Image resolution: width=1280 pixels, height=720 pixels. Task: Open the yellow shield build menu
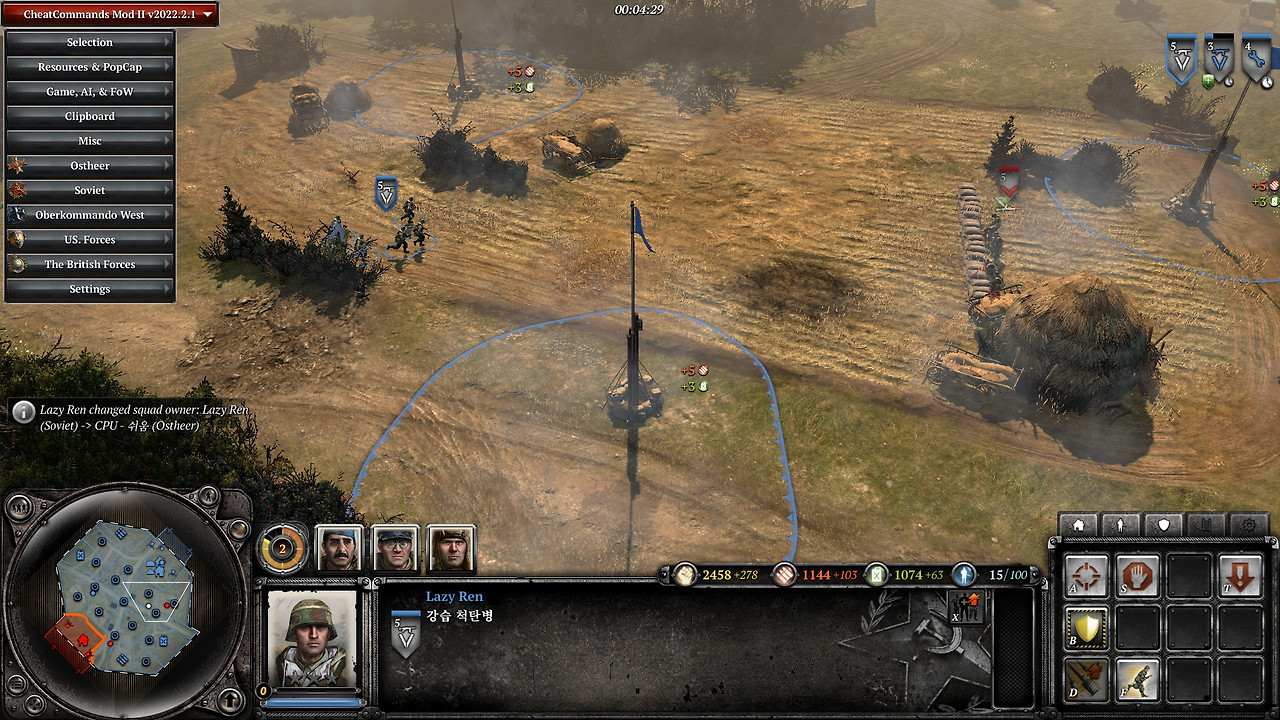(x=1086, y=628)
